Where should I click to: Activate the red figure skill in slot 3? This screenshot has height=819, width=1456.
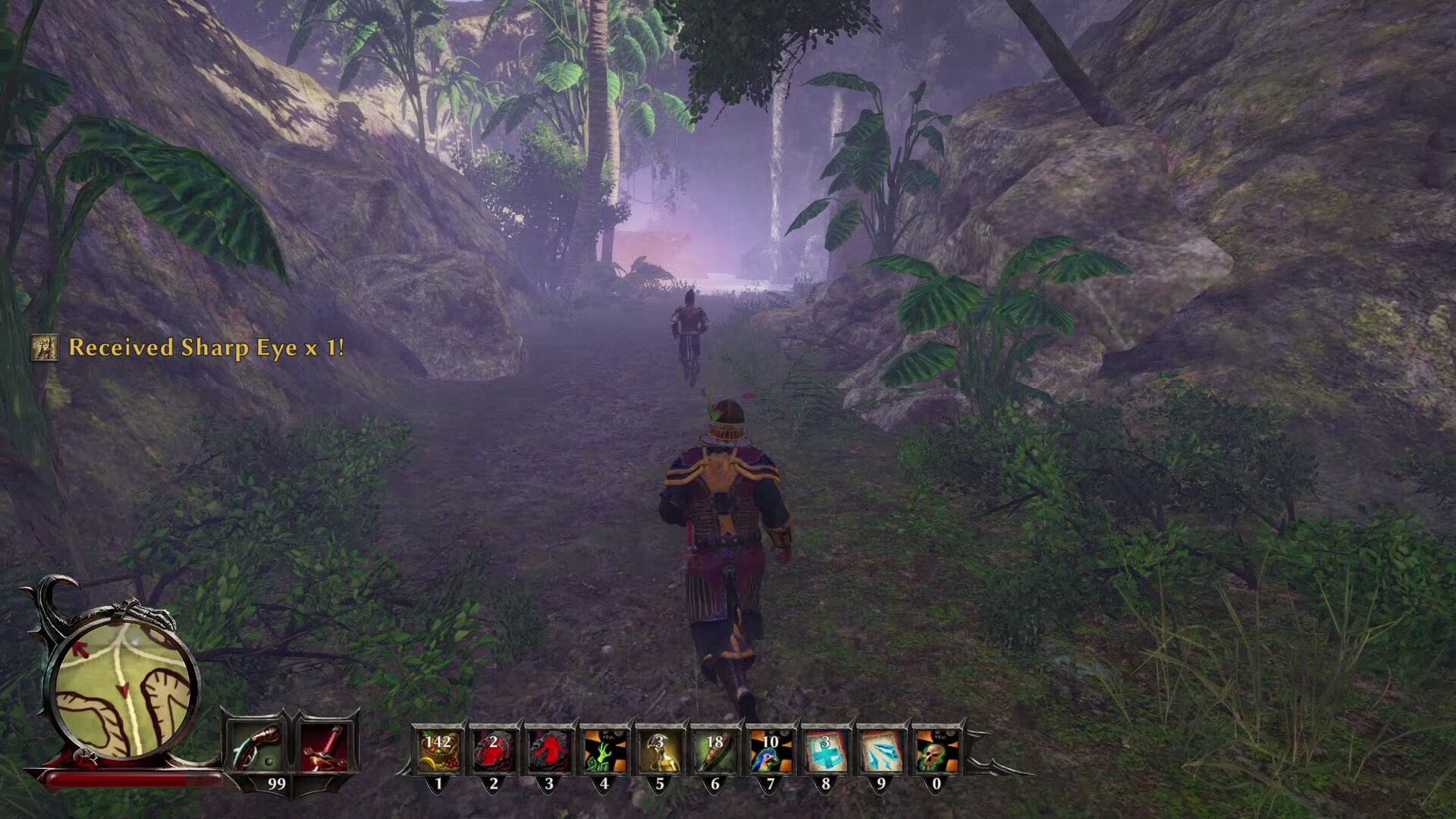[x=549, y=750]
